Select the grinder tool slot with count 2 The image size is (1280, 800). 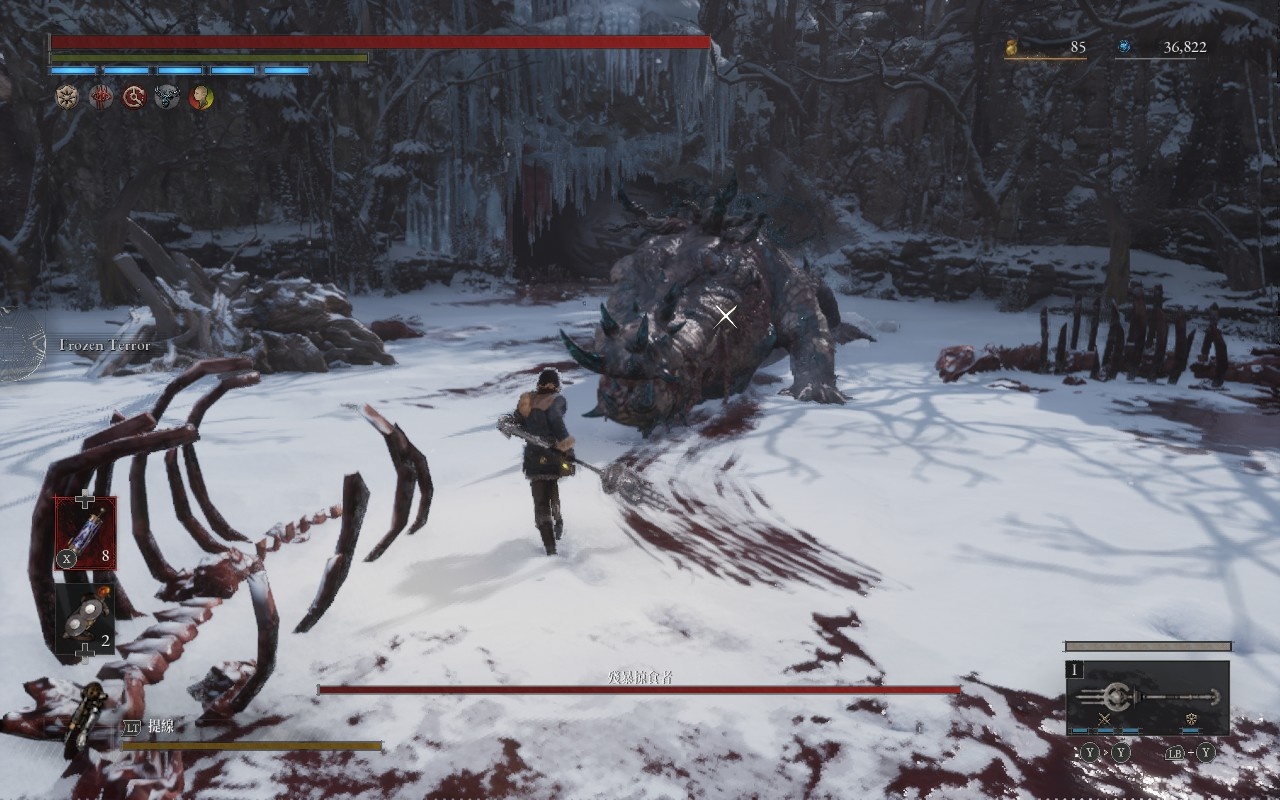click(85, 618)
